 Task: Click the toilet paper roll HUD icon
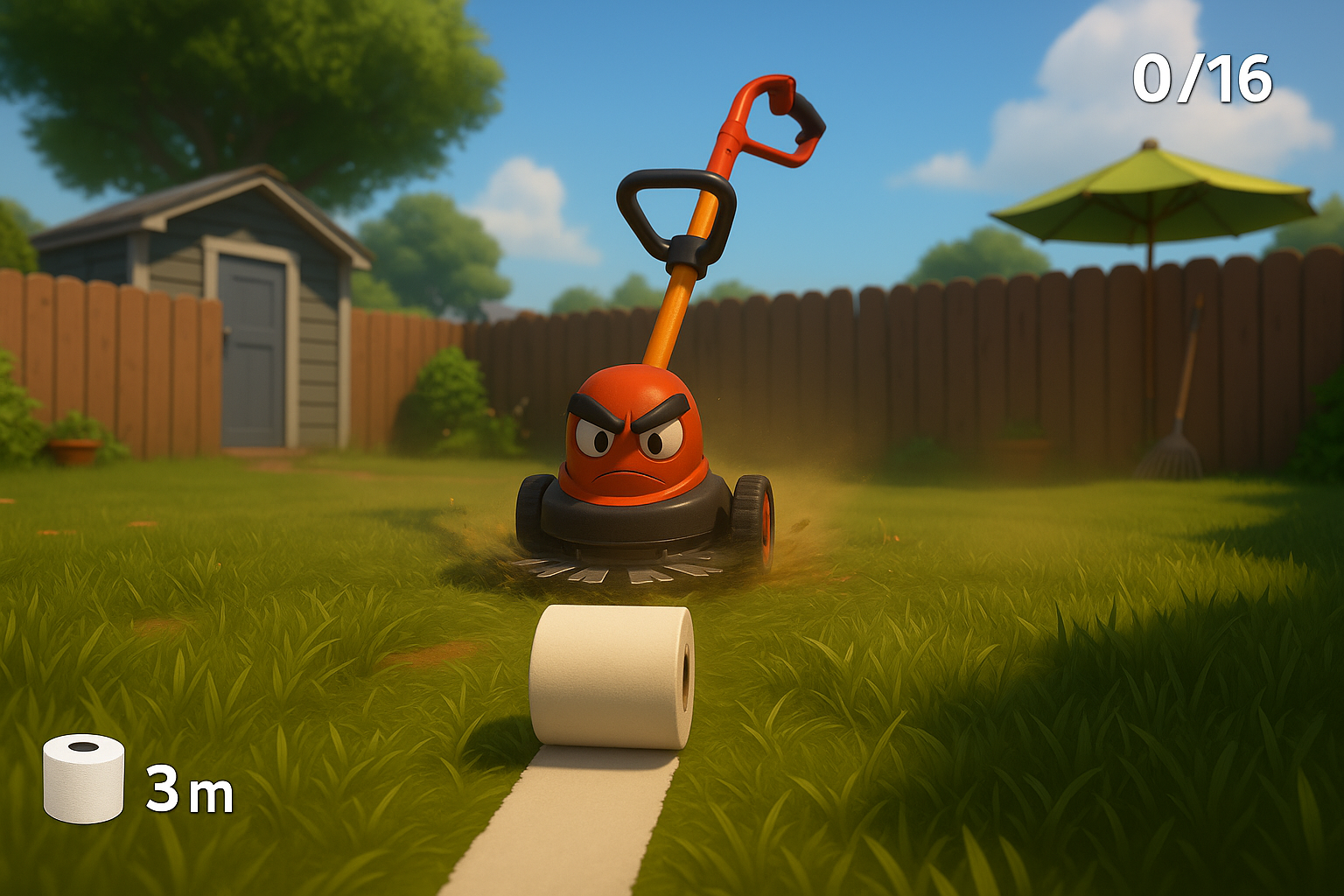(84, 778)
